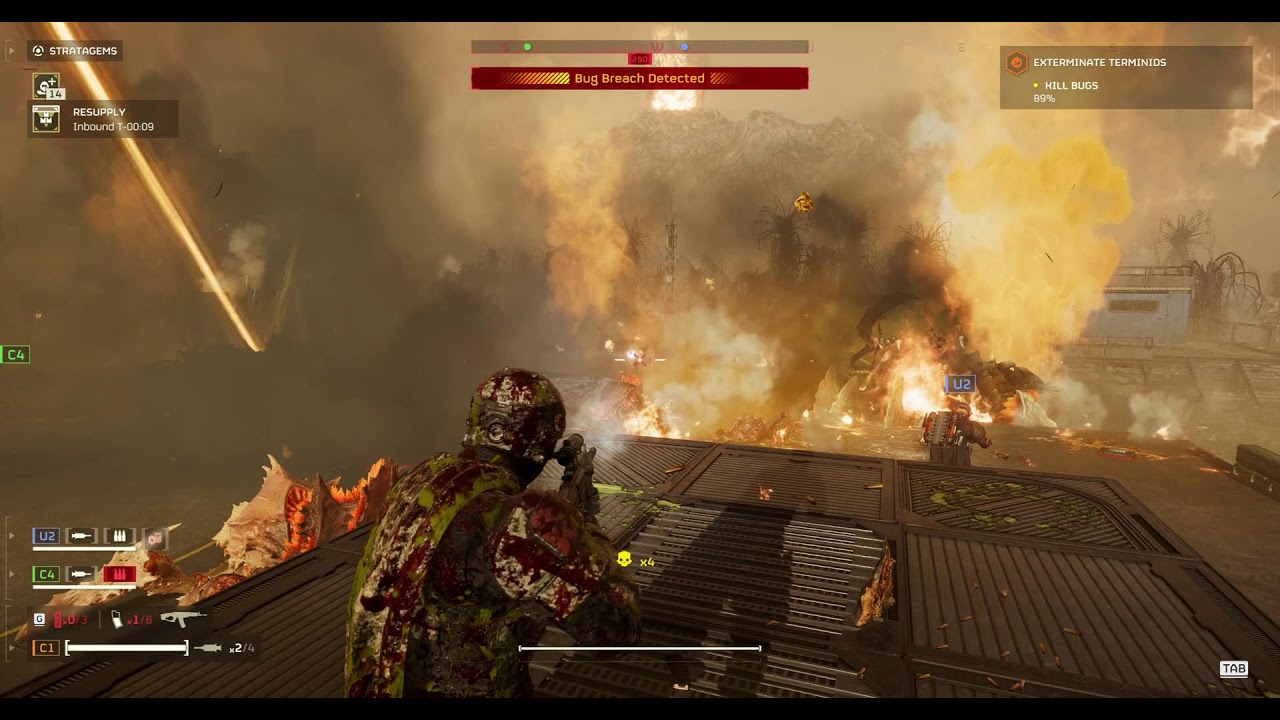Screen dimensions: 1280x720
Task: Click the U2 teammate marker over the ally
Action: pyautogui.click(x=960, y=384)
